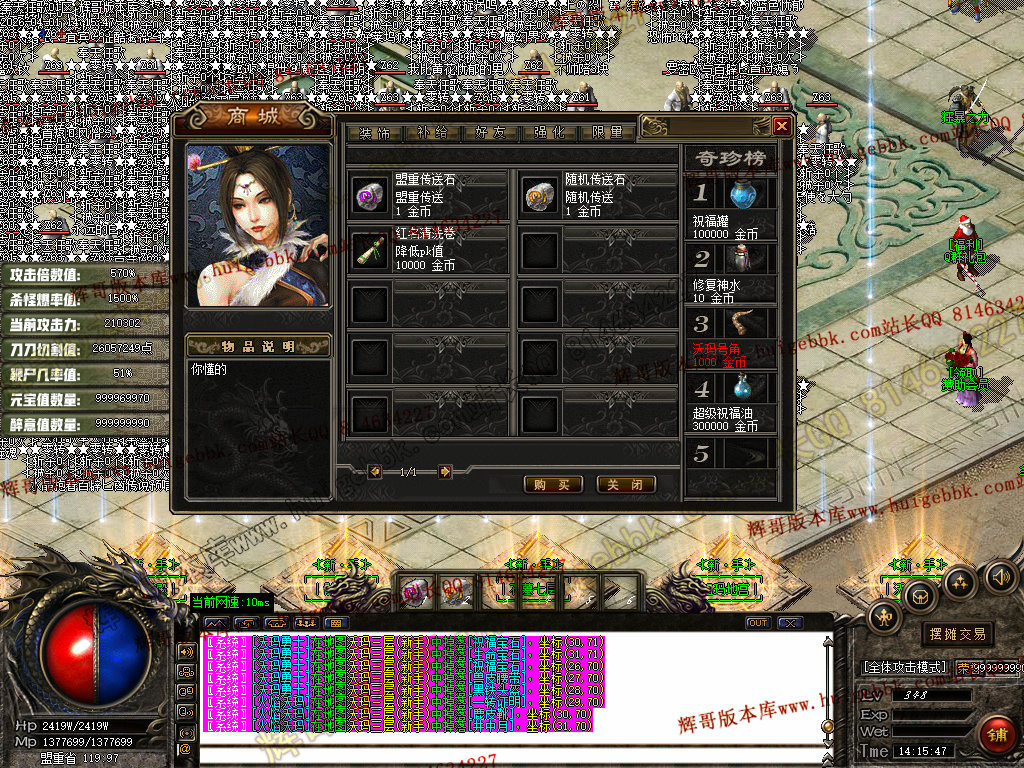Choose 修复神水 potion from the ranking list

[x=741, y=259]
